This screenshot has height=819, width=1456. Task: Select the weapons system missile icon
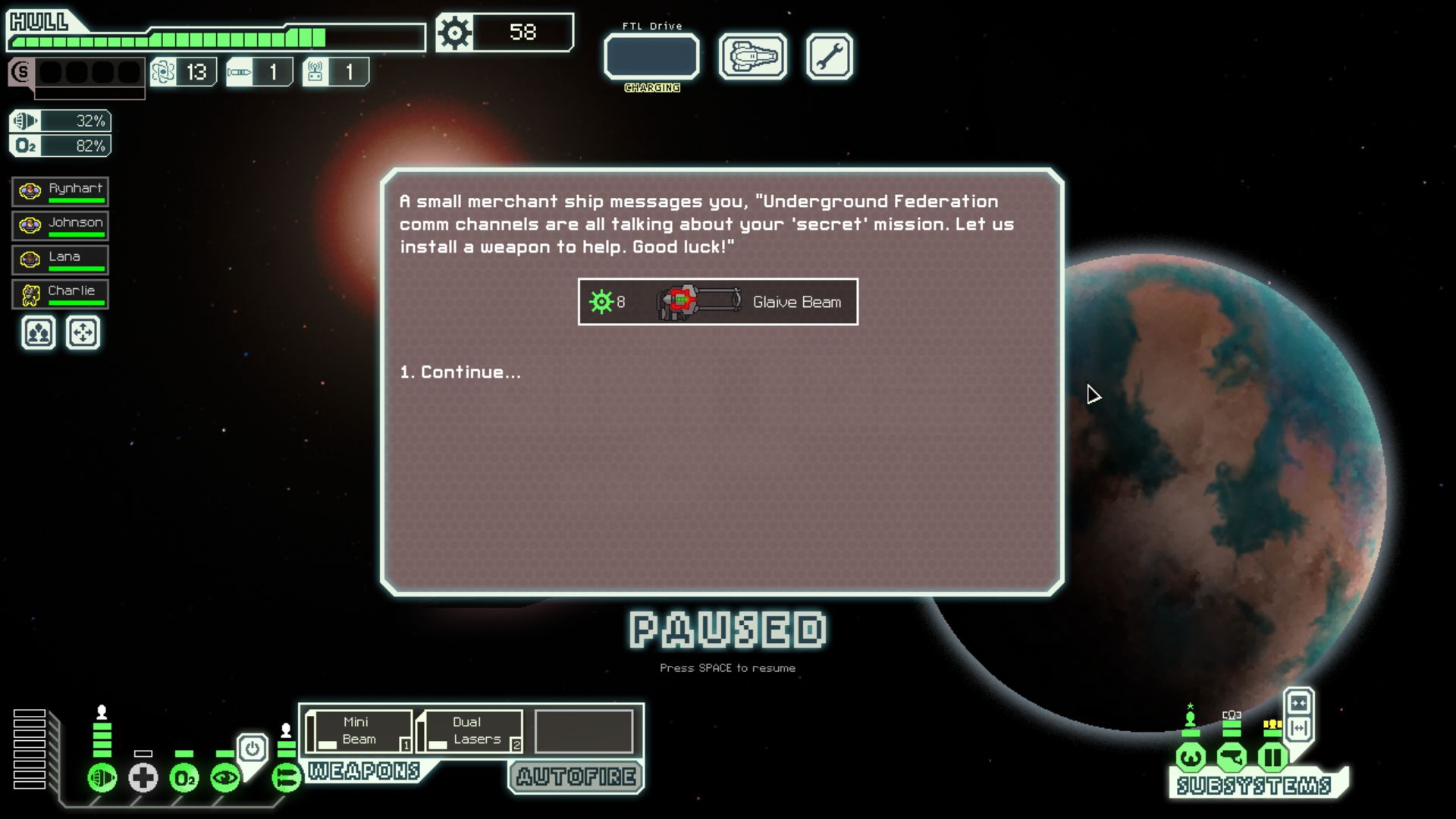(x=286, y=777)
